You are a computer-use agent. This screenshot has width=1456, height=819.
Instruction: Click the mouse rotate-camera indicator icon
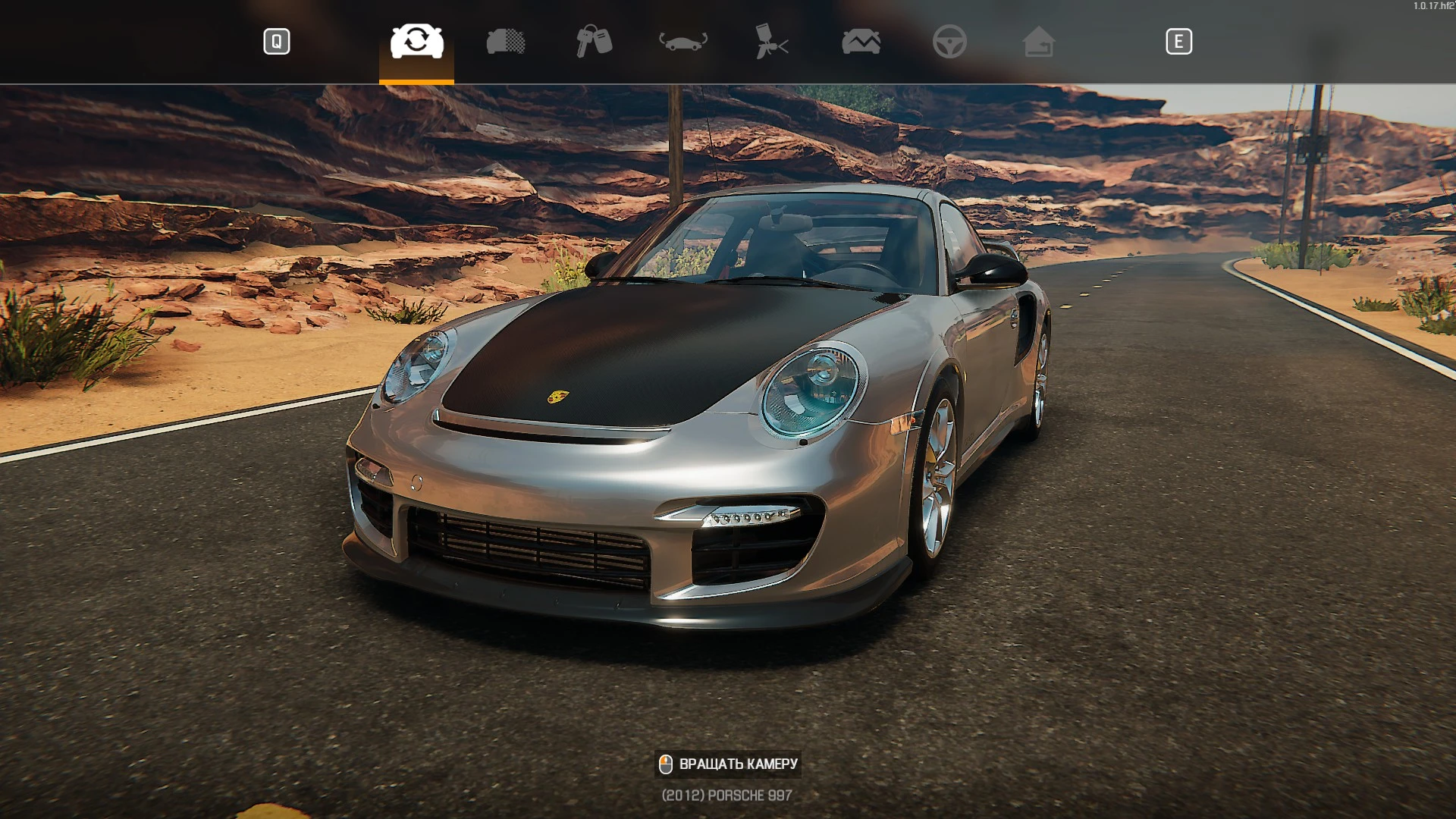pos(666,765)
